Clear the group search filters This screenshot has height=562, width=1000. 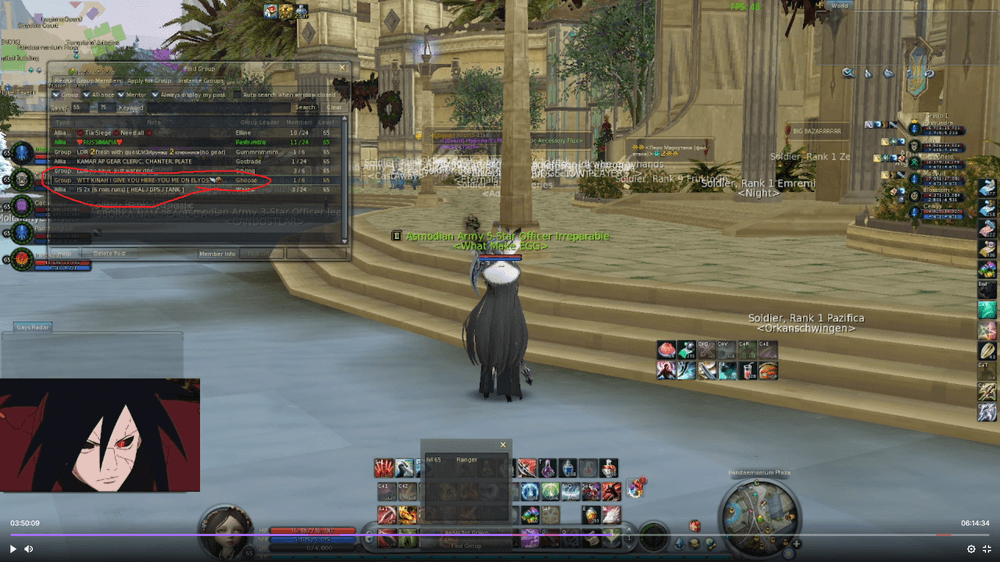pos(333,107)
